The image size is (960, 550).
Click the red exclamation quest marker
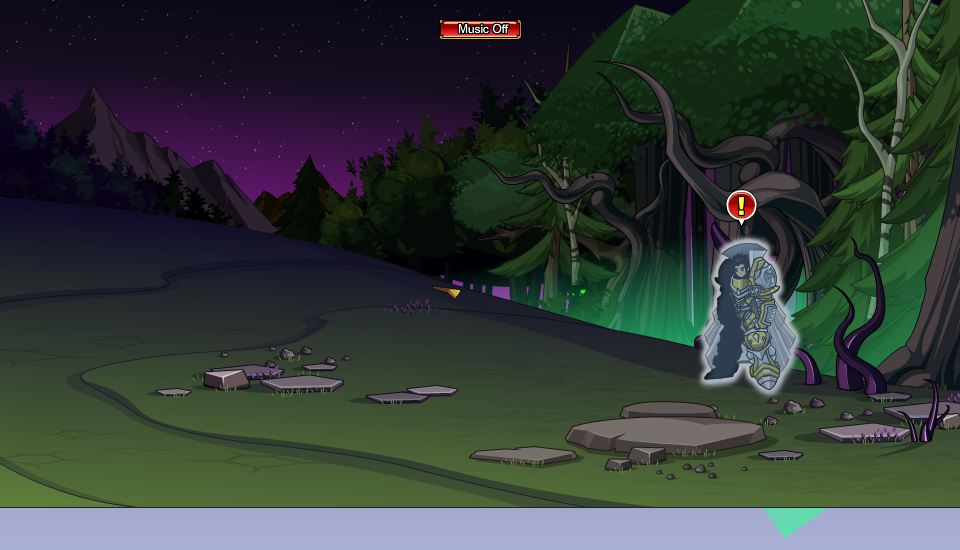(741, 206)
